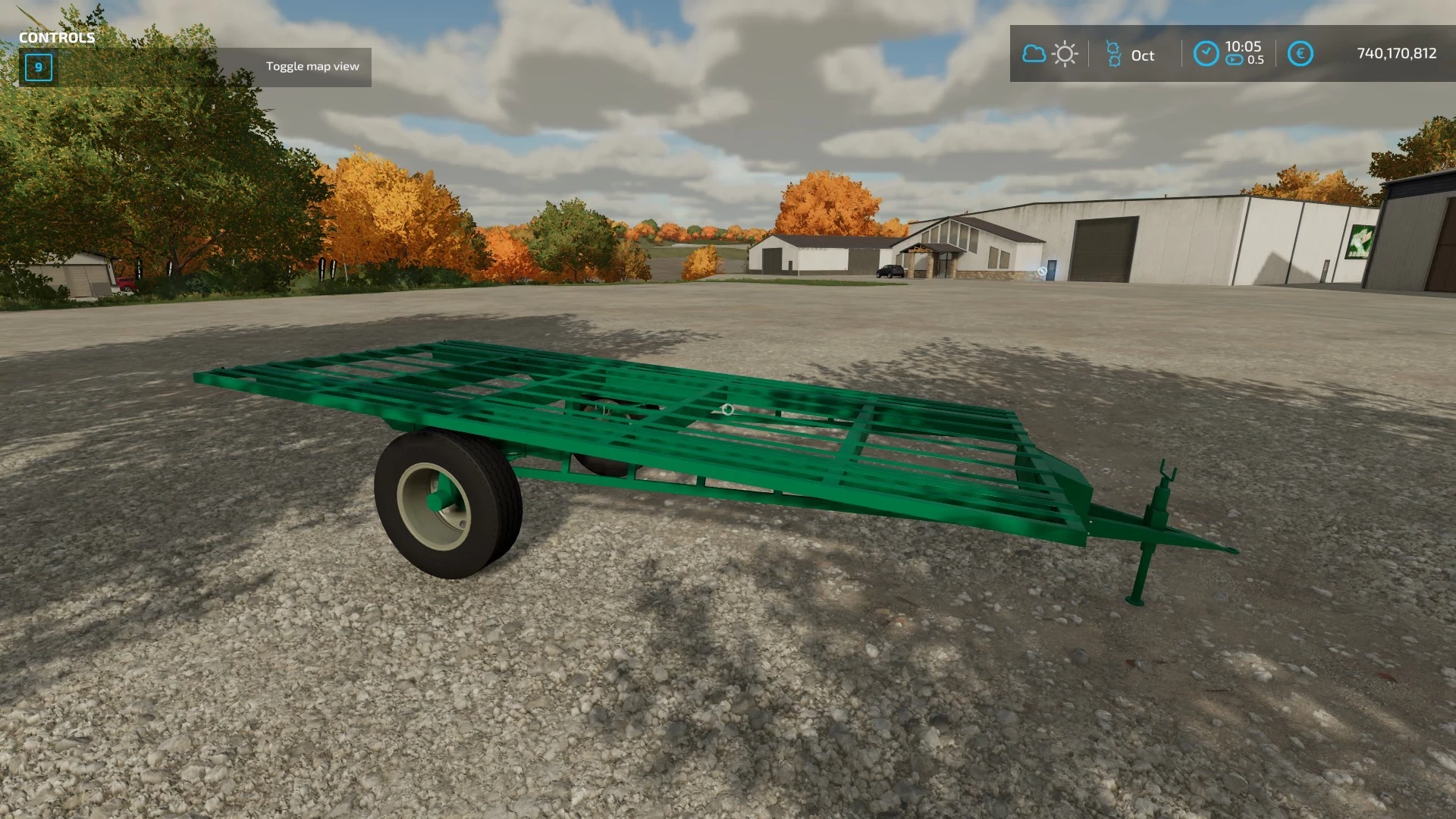Screen dimensions: 1456x819
Task: Click the blue '9' key hint icon under CONTROLS
Action: pyautogui.click(x=39, y=68)
